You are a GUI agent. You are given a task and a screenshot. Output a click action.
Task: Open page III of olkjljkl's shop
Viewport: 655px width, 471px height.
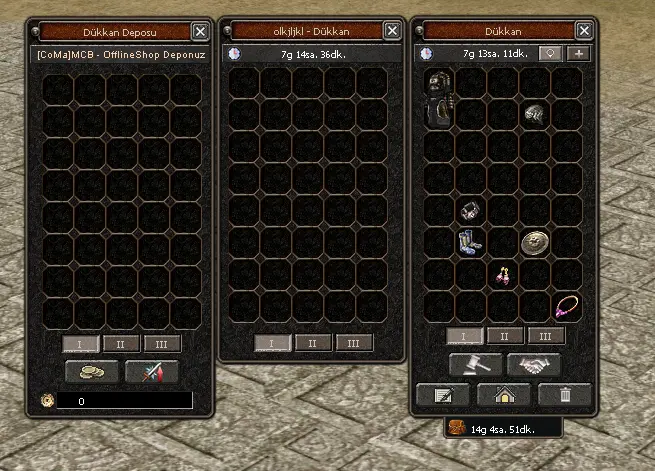[353, 342]
